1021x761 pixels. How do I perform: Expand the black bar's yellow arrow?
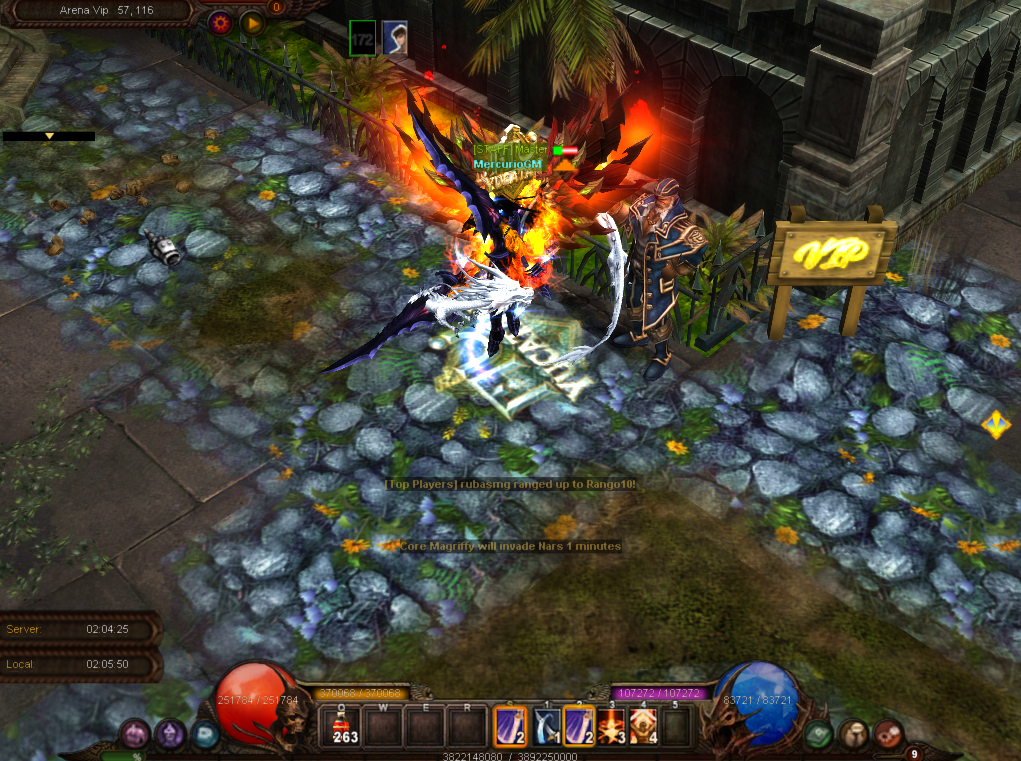48,136
